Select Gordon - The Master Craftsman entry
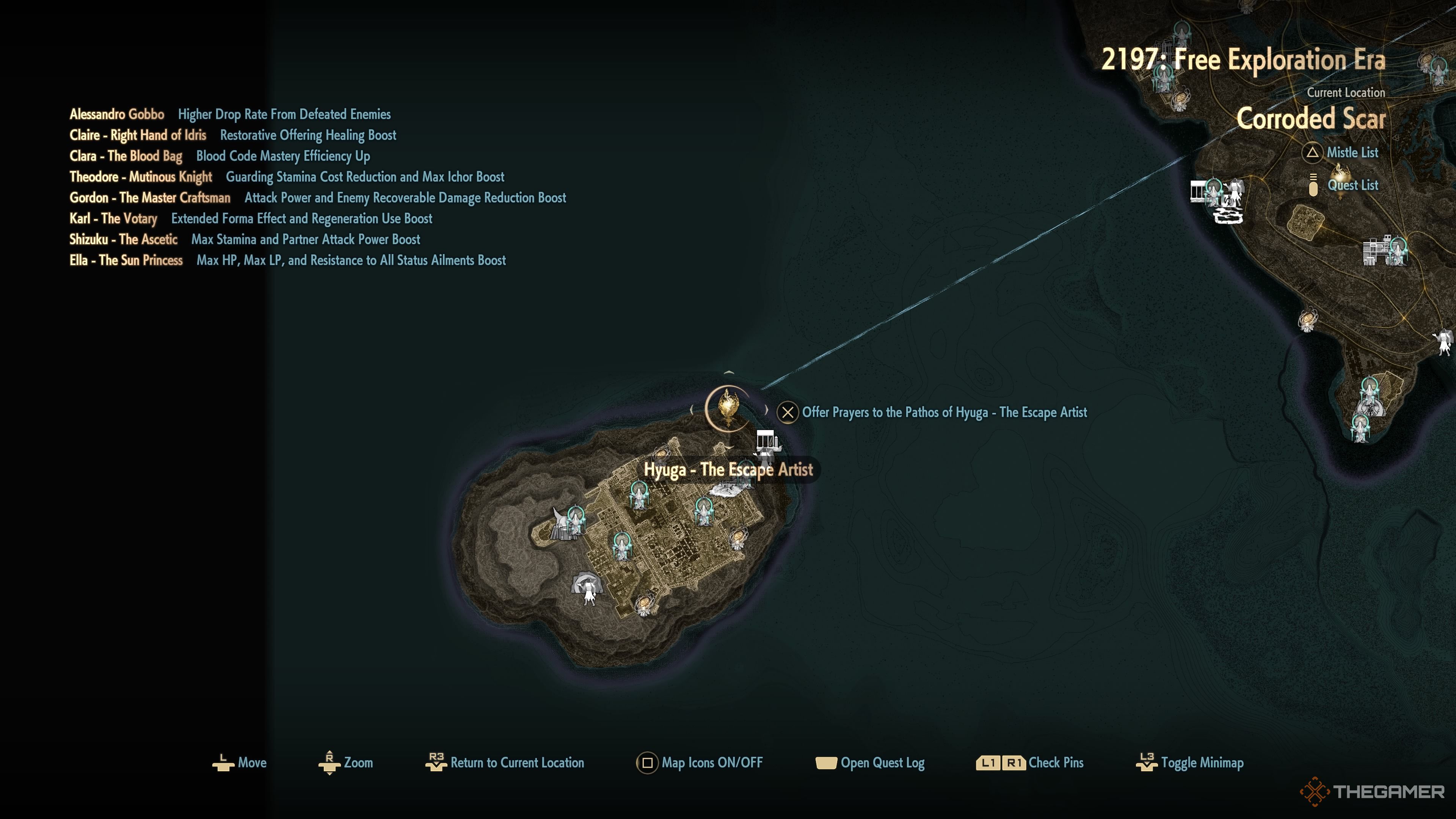1456x819 pixels. pyautogui.click(x=150, y=198)
